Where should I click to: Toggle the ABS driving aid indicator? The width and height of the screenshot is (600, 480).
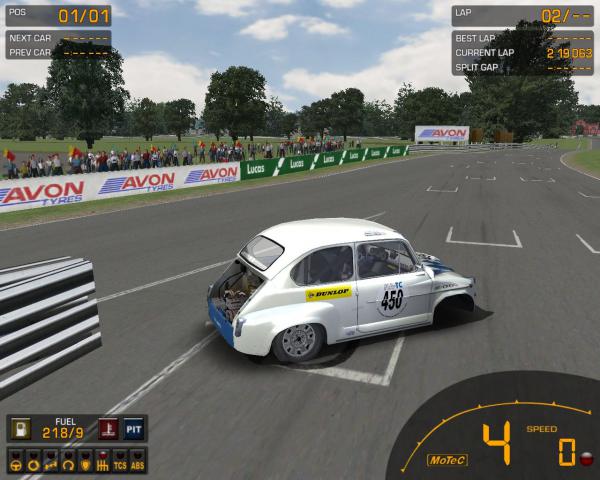(138, 464)
